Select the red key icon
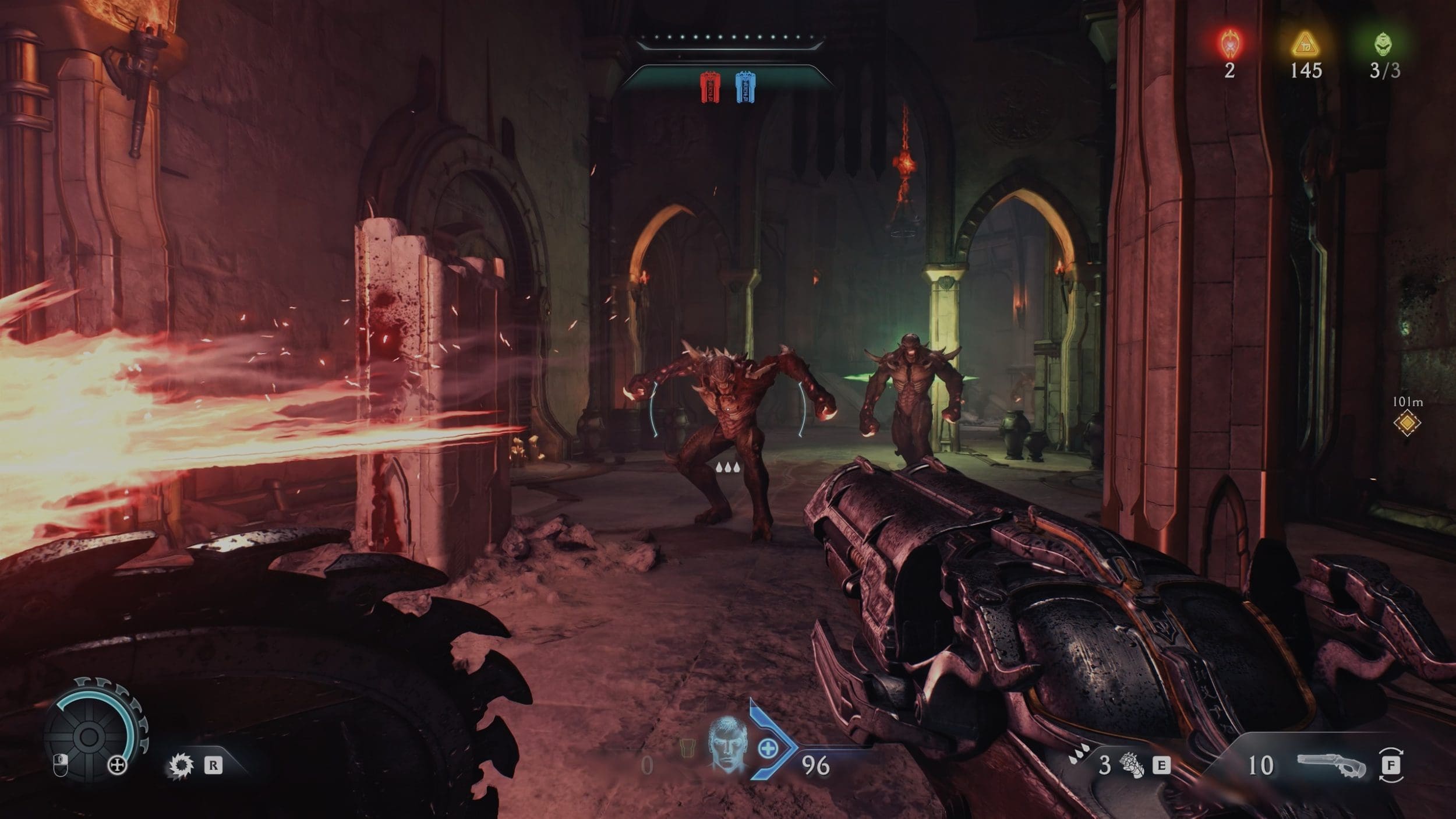The image size is (1456, 819). point(710,87)
